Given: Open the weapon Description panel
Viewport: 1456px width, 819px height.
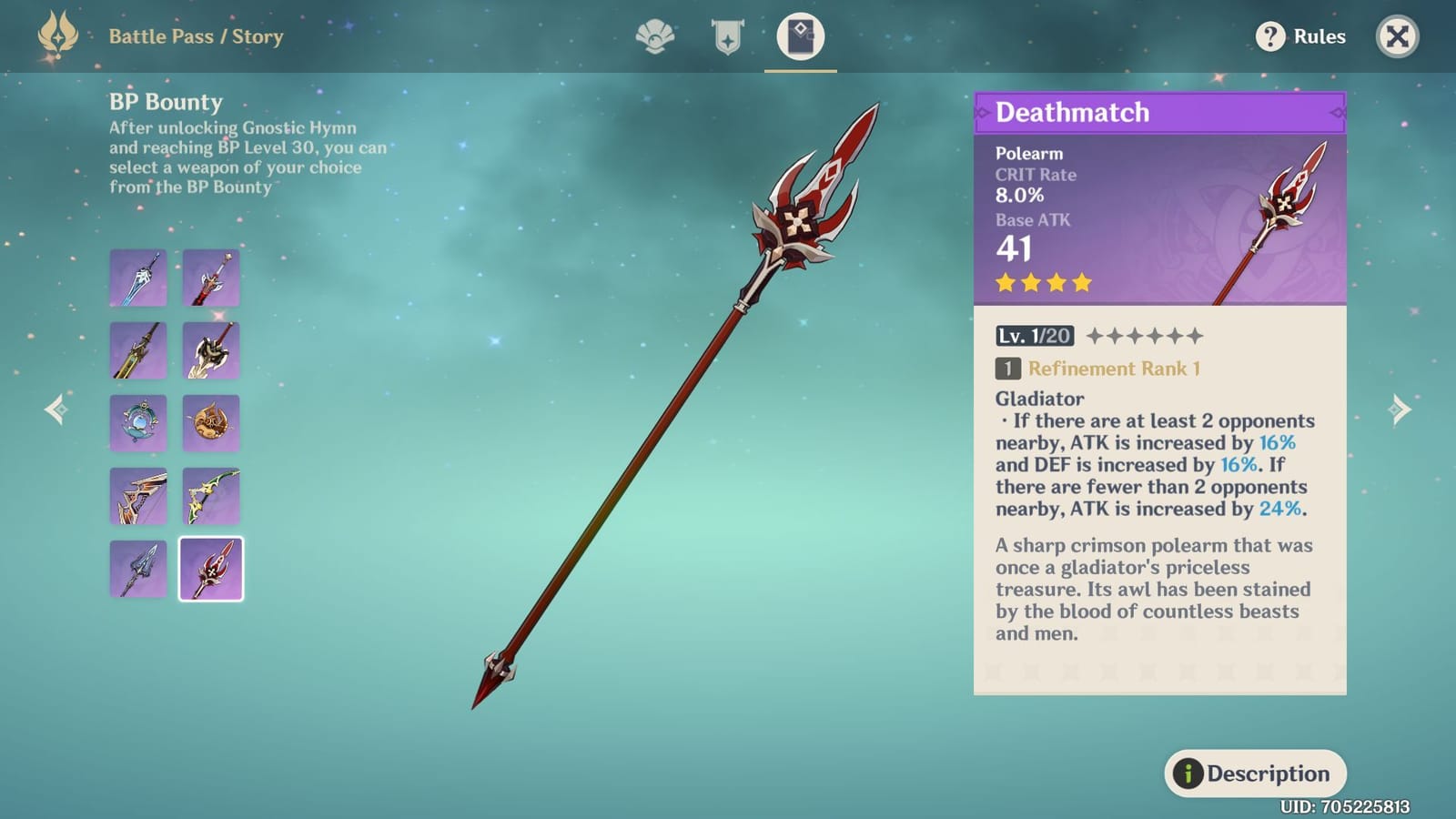Looking at the screenshot, I should 1255,773.
